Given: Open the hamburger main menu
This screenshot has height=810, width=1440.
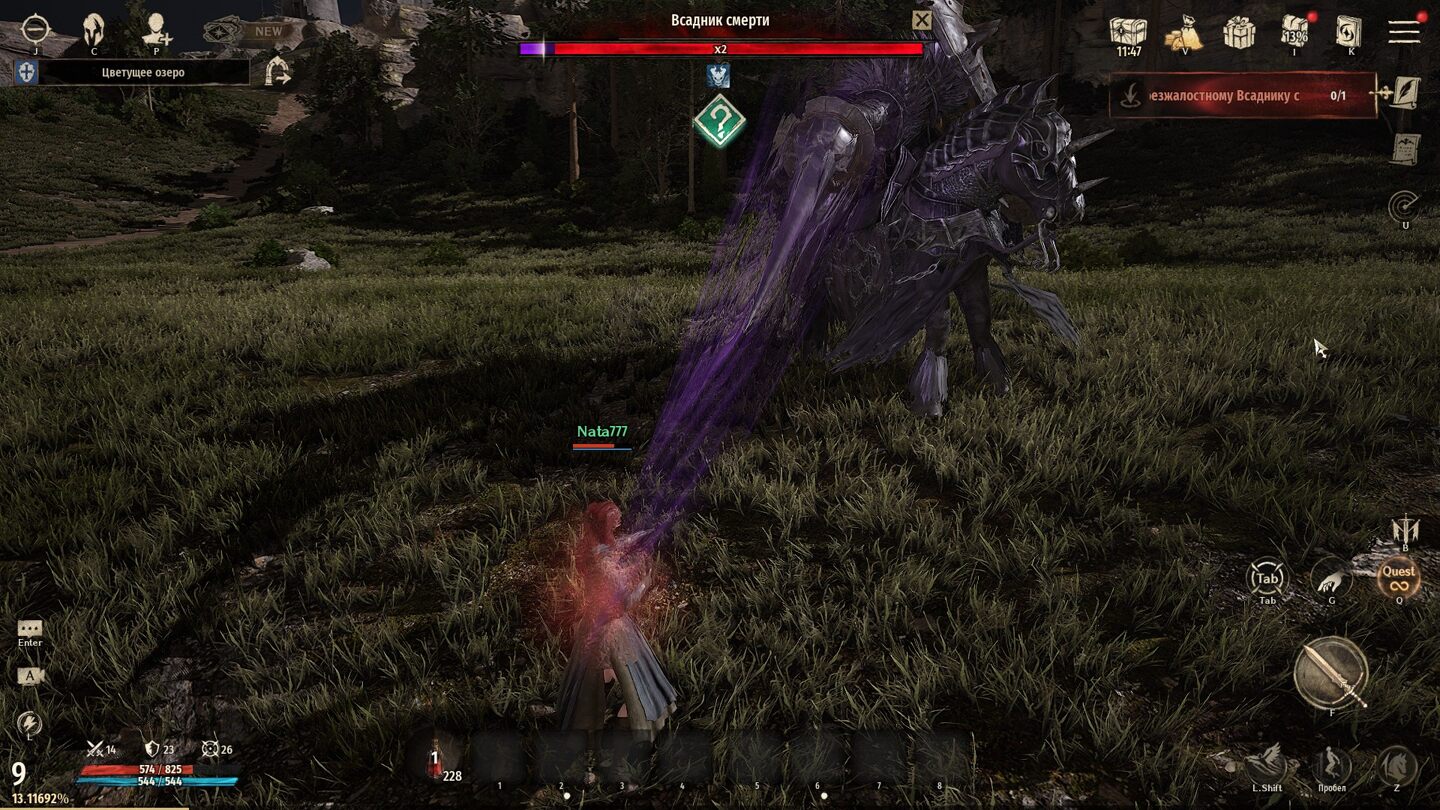Looking at the screenshot, I should pyautogui.click(x=1404, y=31).
